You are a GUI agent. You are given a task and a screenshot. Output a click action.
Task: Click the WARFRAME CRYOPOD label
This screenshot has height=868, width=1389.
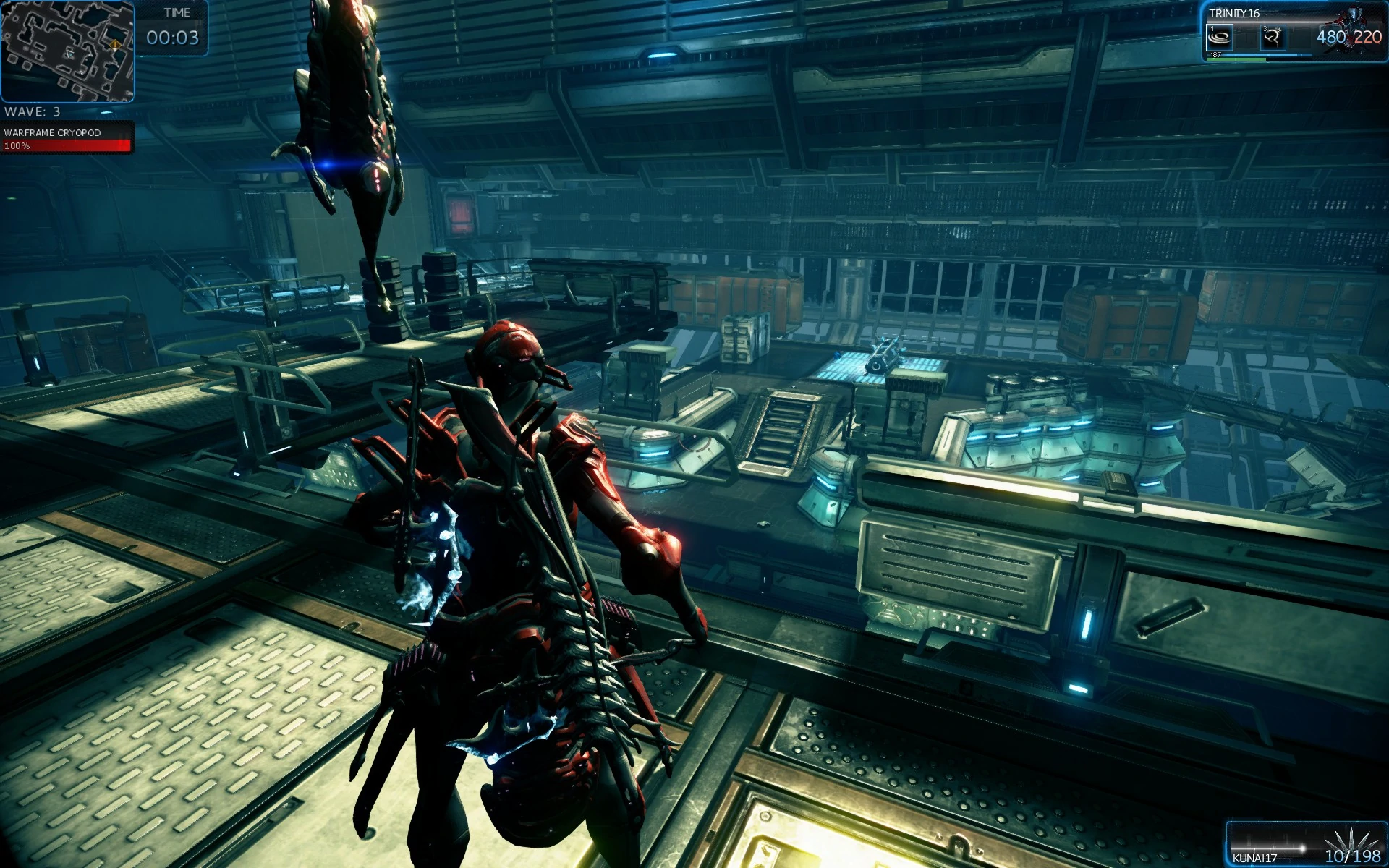[52, 133]
